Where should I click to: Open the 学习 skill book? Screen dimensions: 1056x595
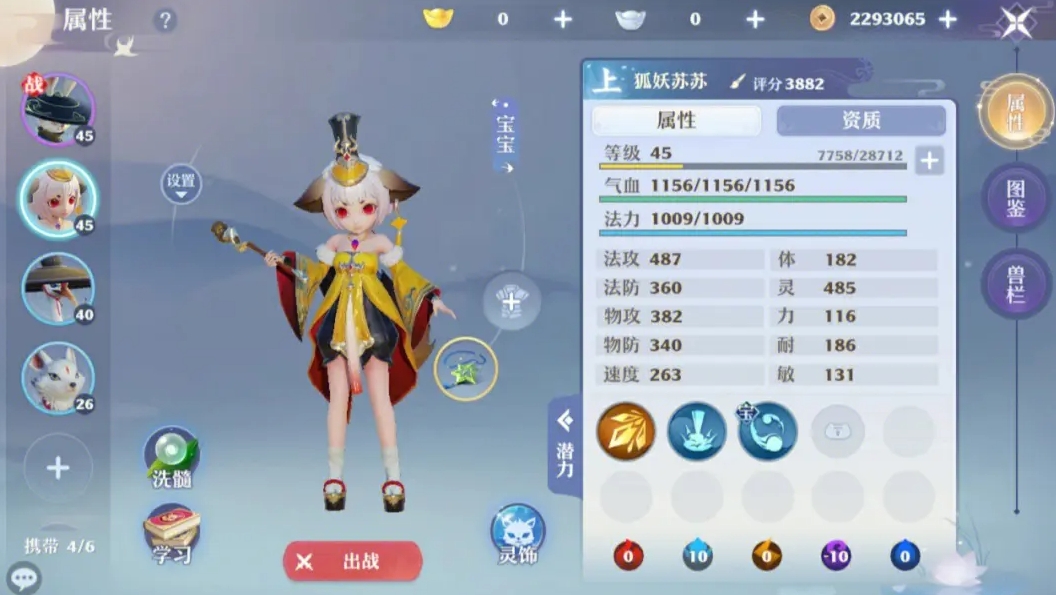[x=172, y=535]
